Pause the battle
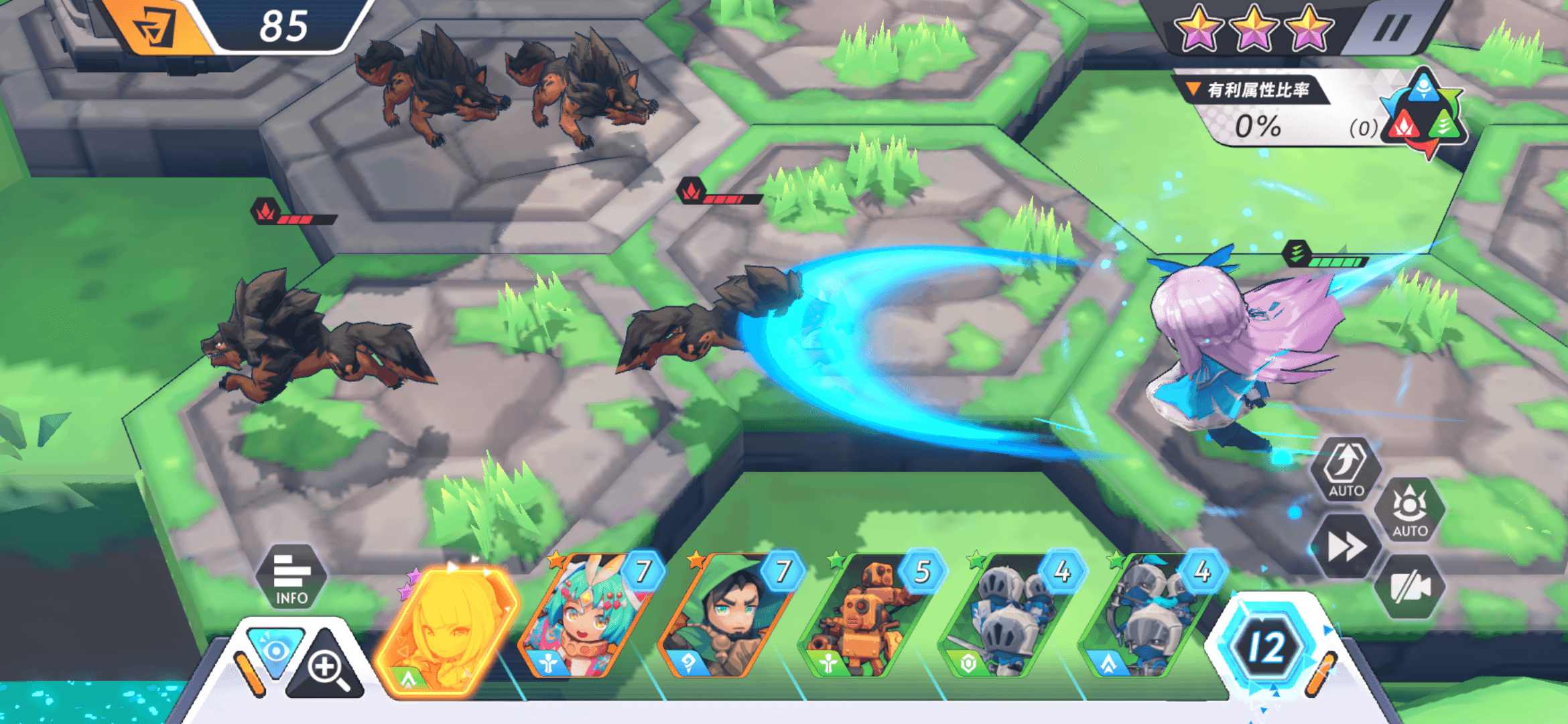 click(x=1391, y=29)
